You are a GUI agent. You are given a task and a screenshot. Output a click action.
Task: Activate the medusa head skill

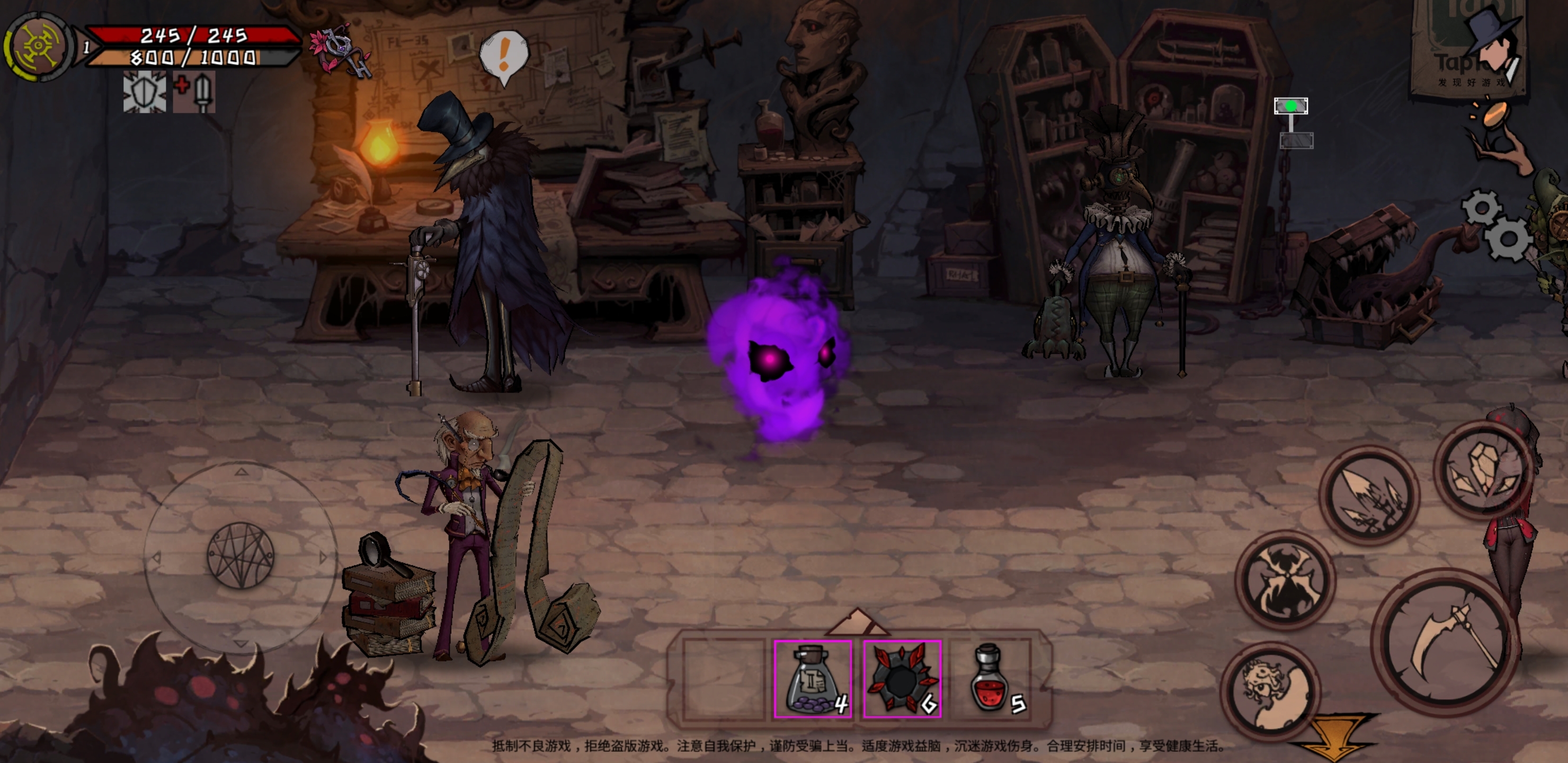pyautogui.click(x=1271, y=689)
